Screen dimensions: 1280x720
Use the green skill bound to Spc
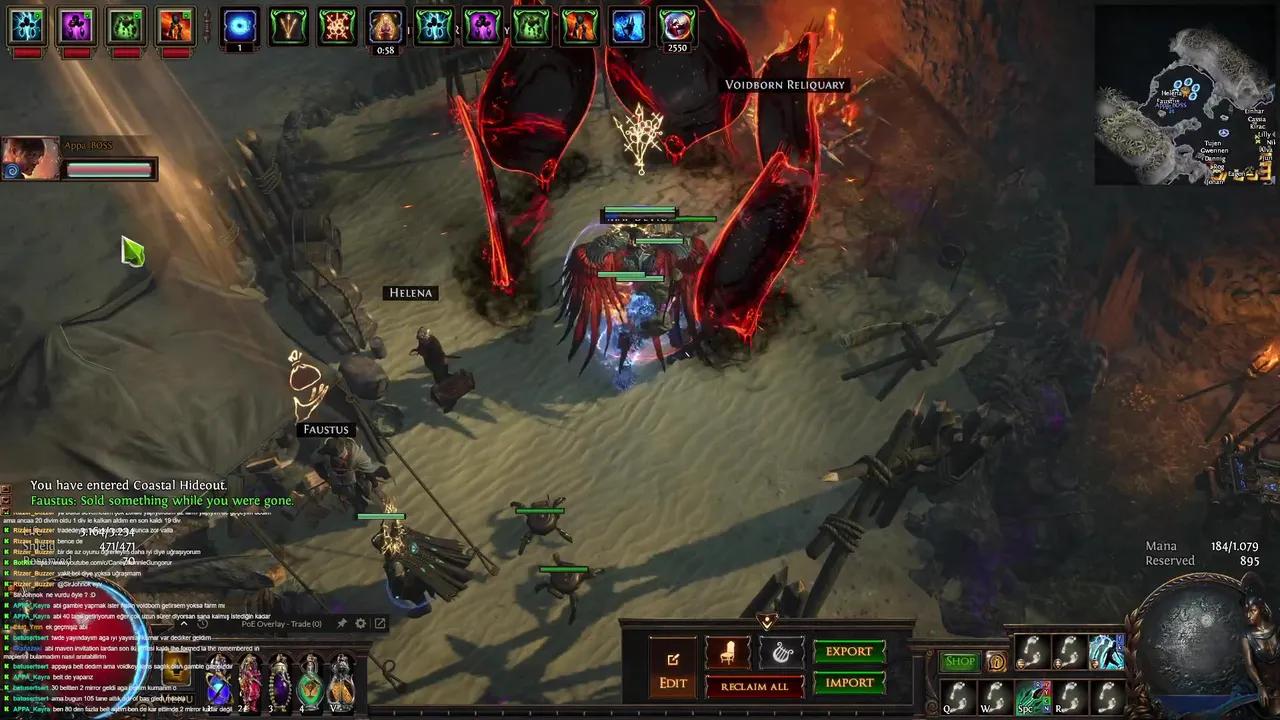[1032, 695]
